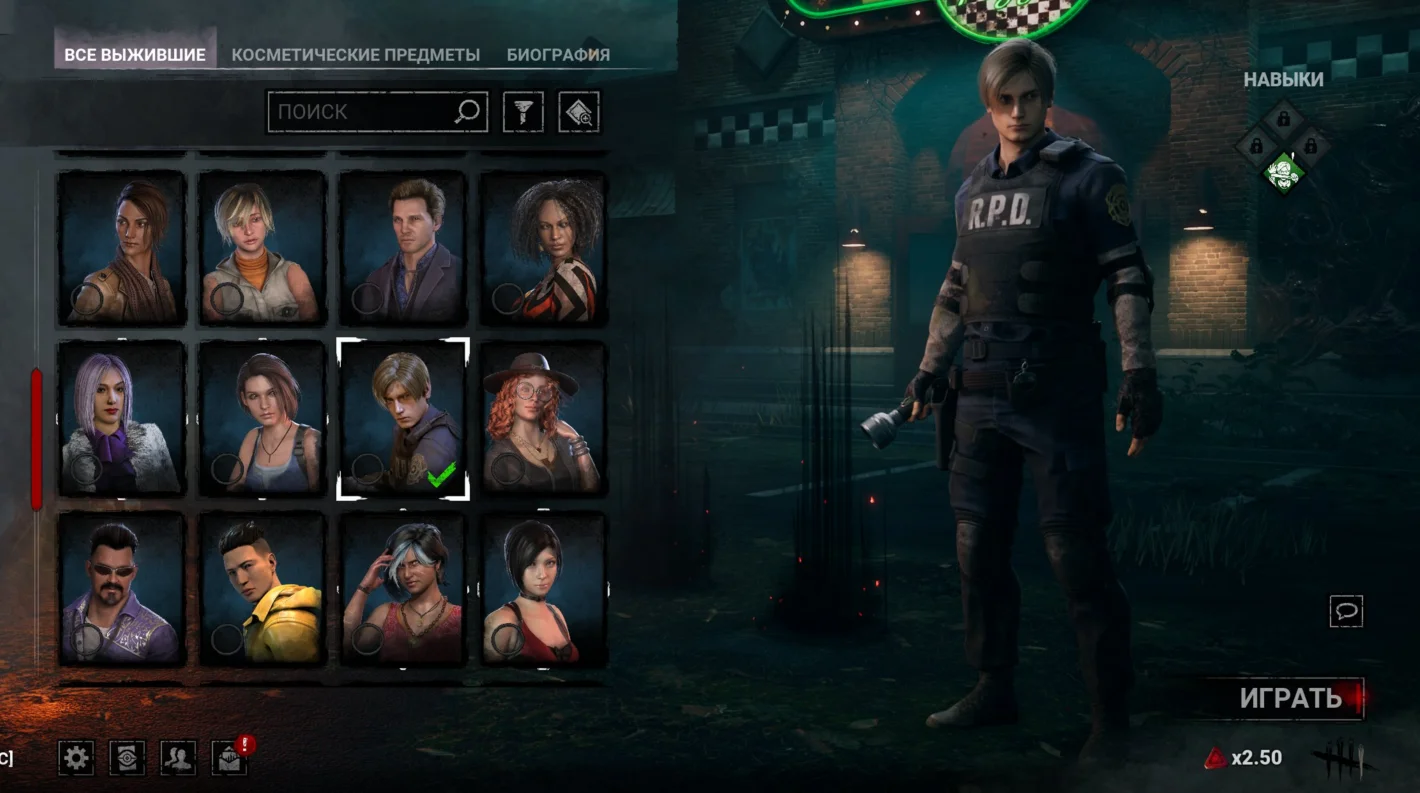Open the news envelope with red notification badge

231,759
